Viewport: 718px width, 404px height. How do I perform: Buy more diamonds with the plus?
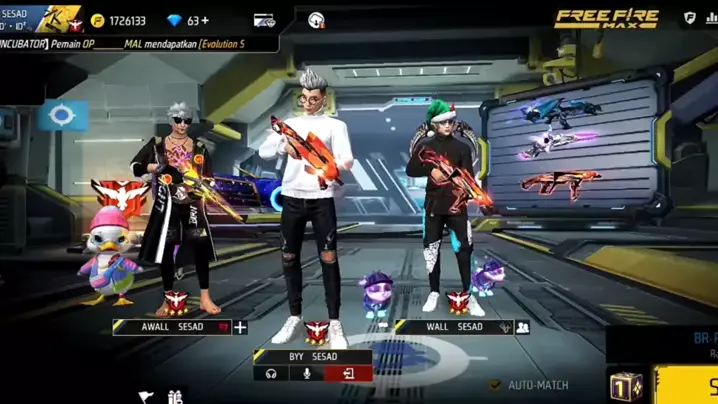(x=204, y=21)
